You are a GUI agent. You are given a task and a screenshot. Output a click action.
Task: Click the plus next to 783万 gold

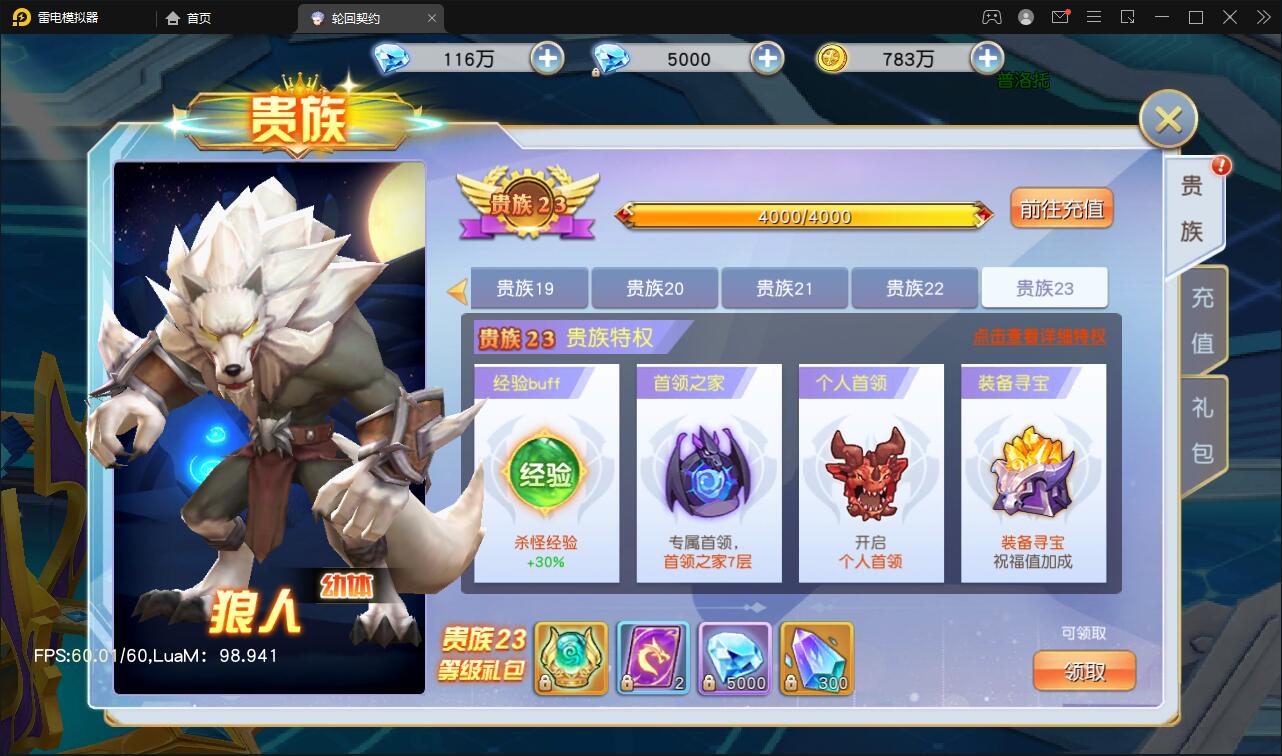[x=987, y=58]
